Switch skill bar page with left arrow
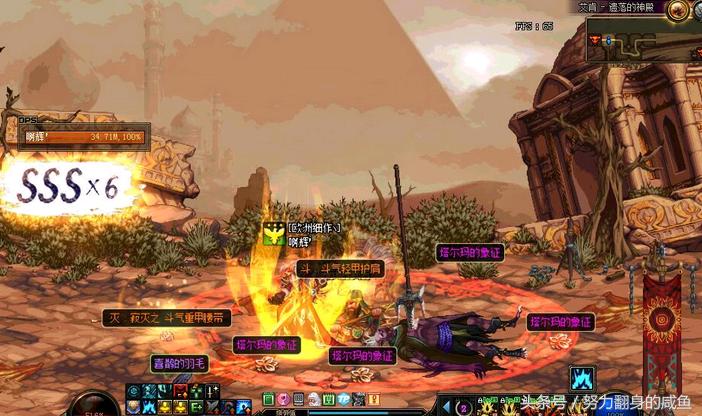 click(447, 407)
